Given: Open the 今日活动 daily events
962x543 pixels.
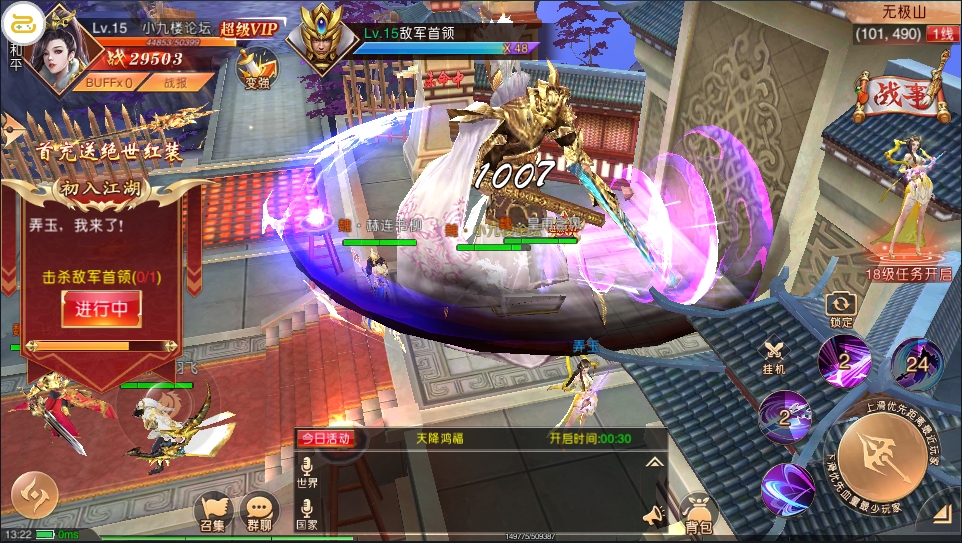Looking at the screenshot, I should coord(326,438).
